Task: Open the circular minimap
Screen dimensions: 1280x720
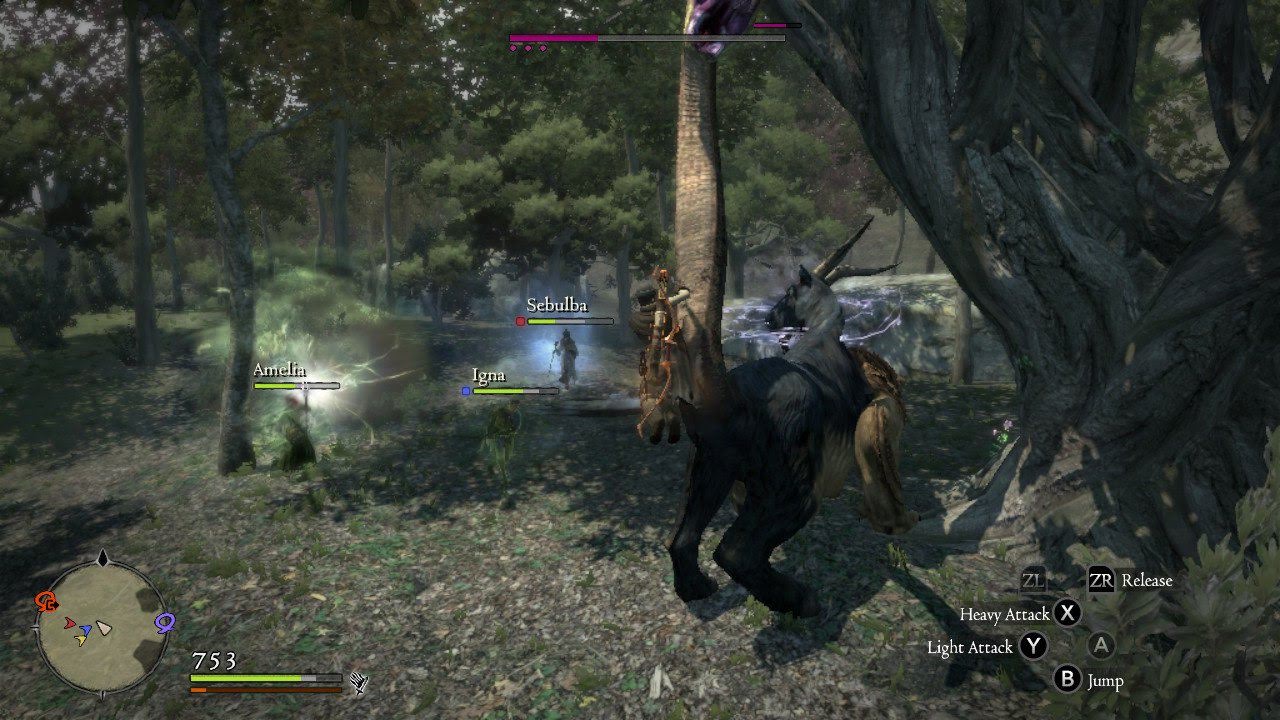Action: click(101, 628)
